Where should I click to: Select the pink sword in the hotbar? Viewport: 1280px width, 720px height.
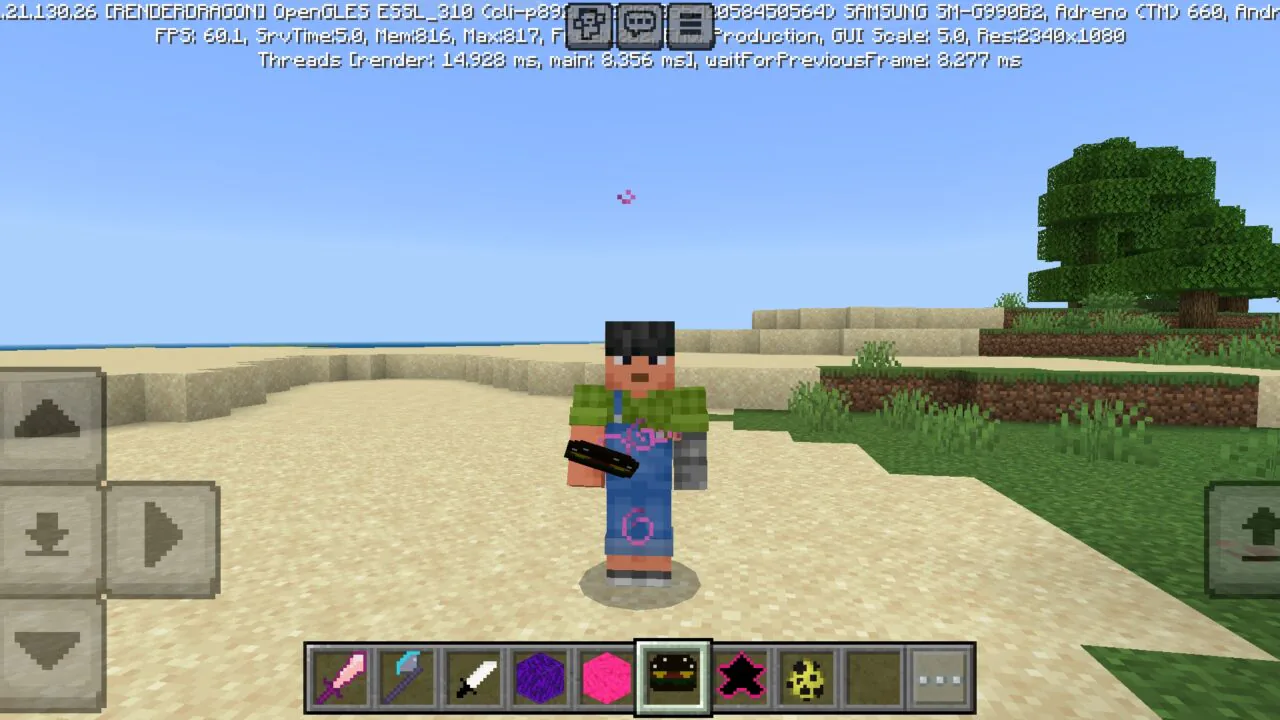coord(340,678)
